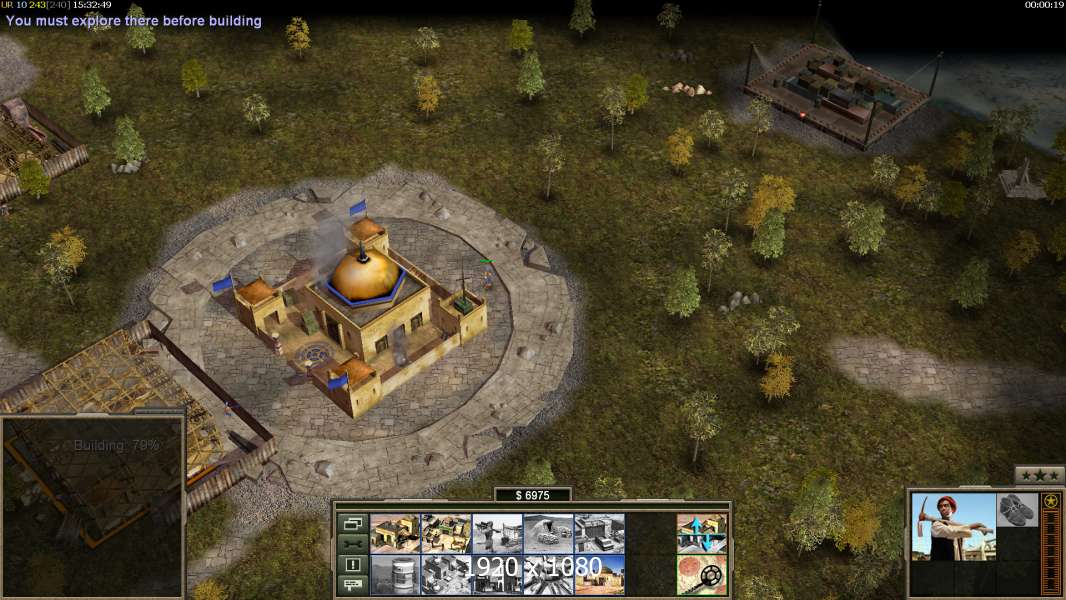Open the exclamation mark alert button
Screen dimensions: 1066x600
352,565
